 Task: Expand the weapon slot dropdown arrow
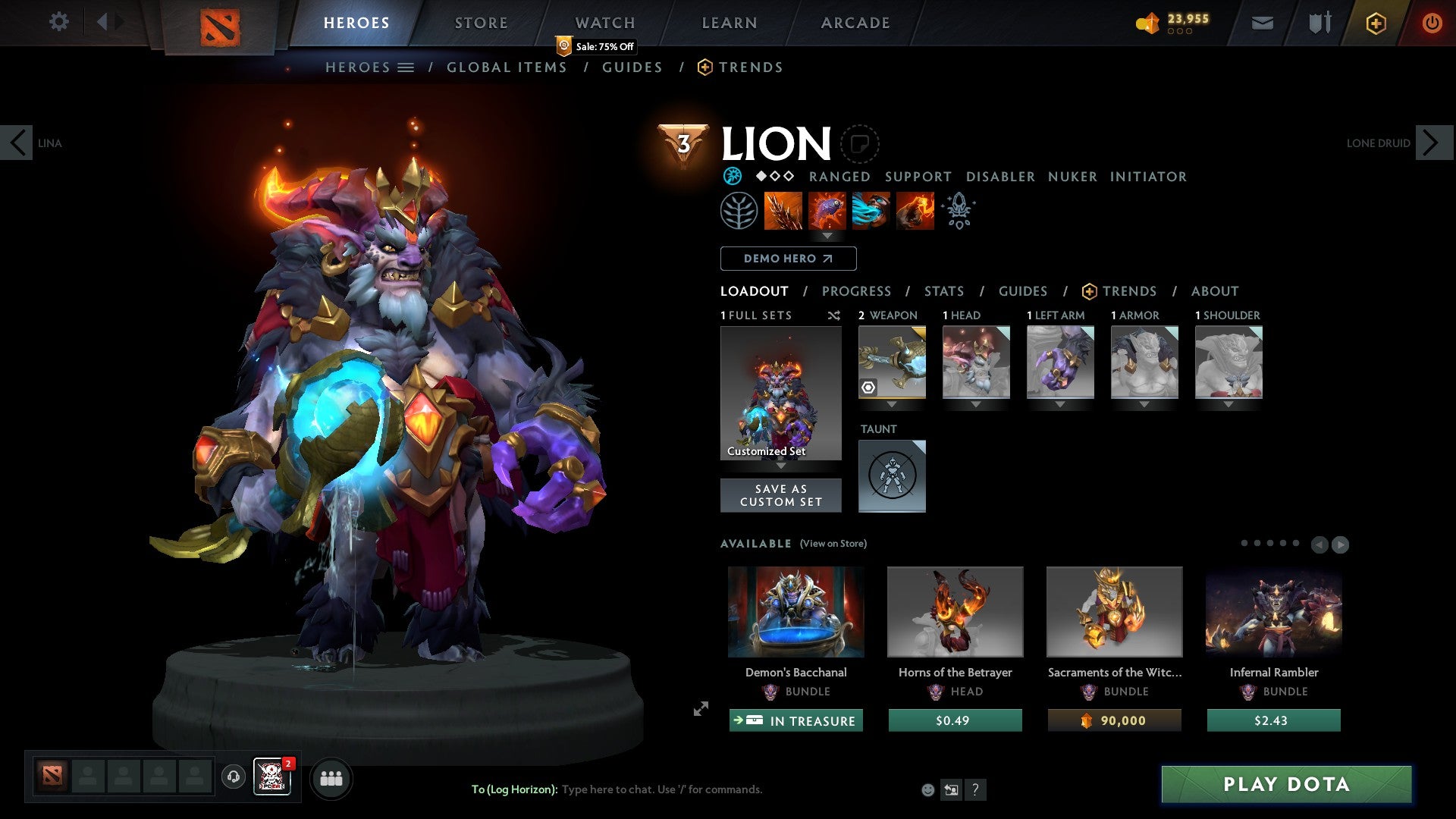(x=892, y=404)
